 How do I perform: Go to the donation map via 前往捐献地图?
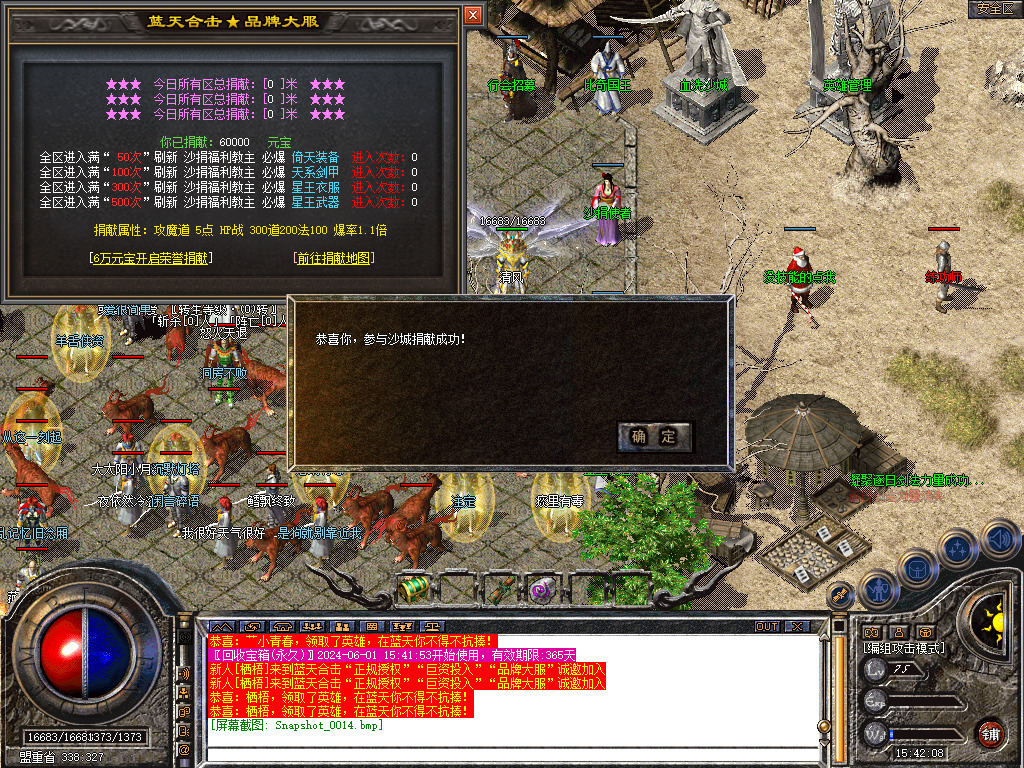(x=334, y=258)
